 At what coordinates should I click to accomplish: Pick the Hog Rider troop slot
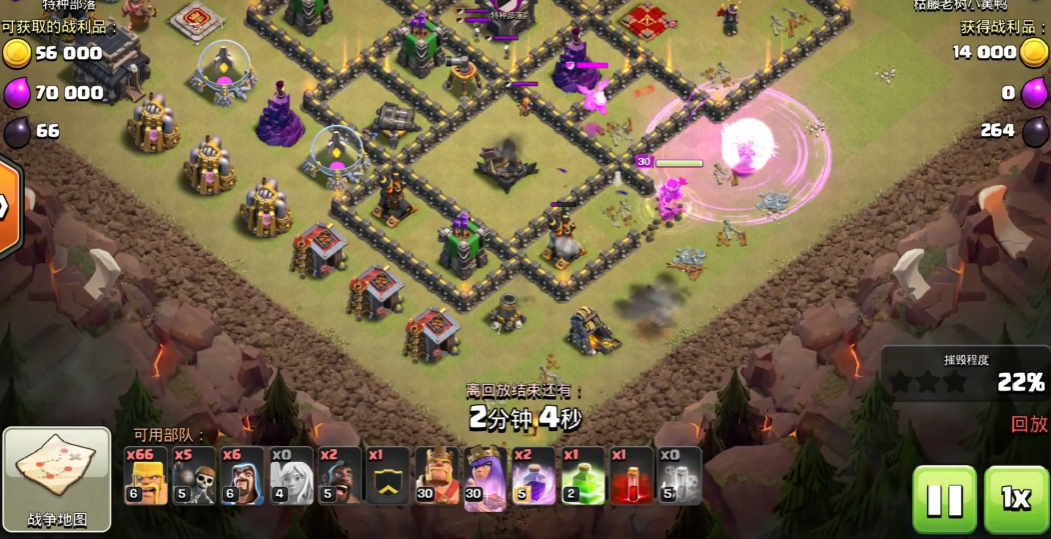(x=339, y=476)
